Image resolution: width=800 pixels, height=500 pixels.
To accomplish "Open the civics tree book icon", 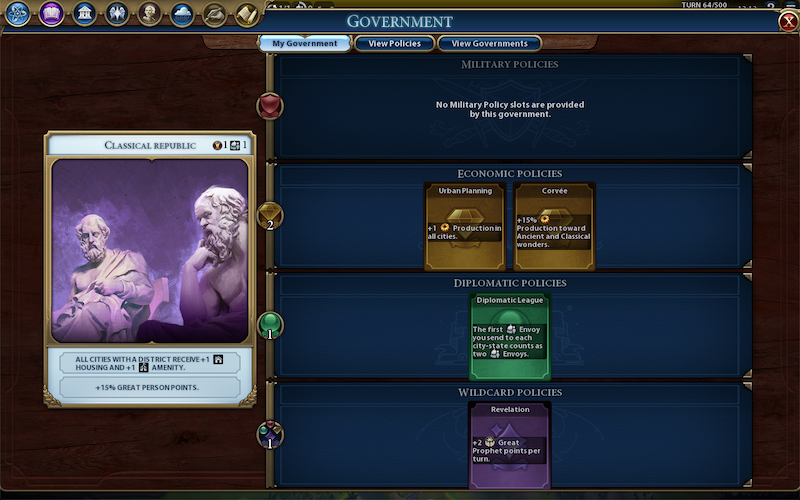I will [51, 14].
